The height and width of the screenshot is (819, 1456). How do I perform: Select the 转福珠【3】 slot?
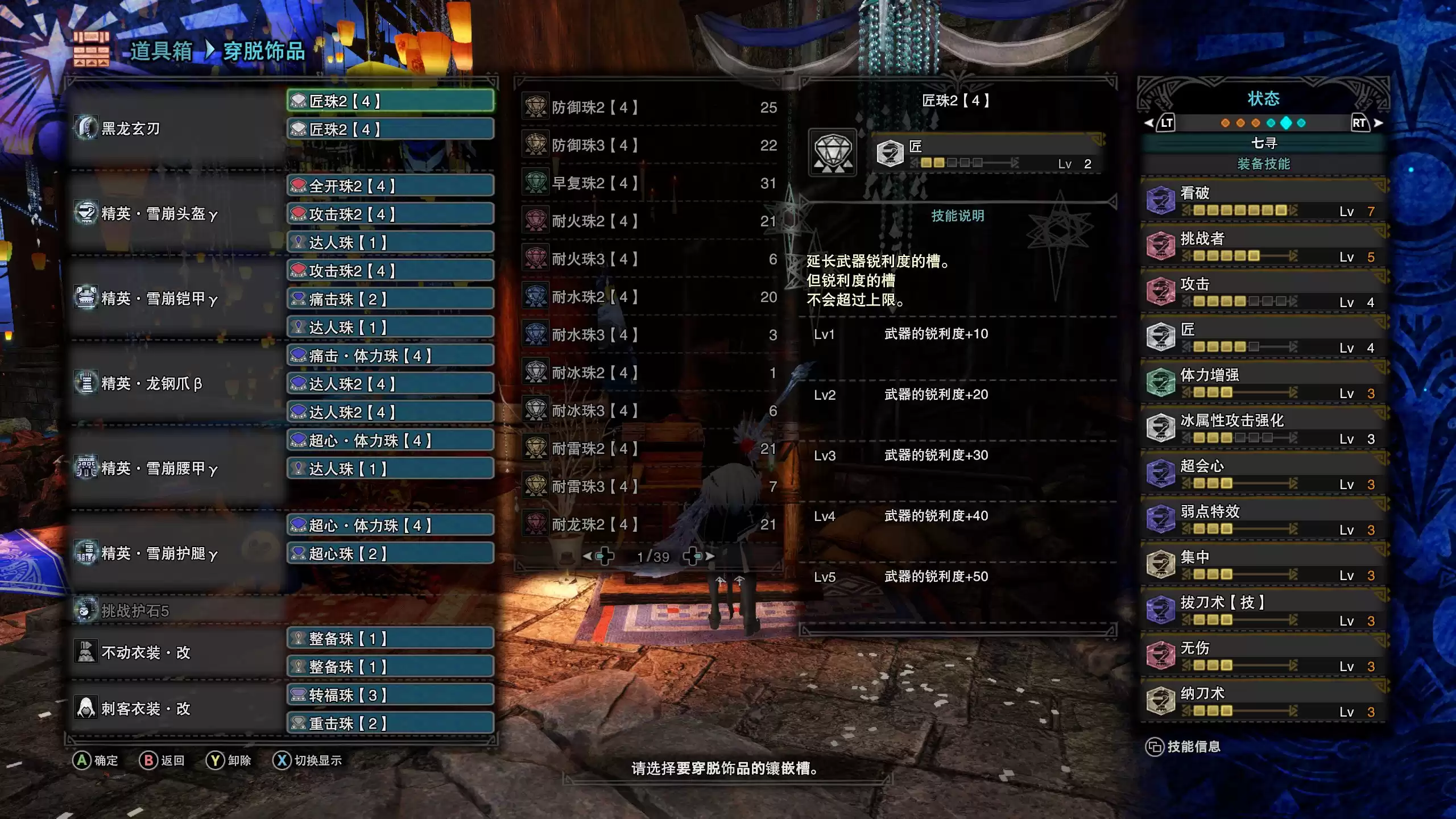point(390,695)
